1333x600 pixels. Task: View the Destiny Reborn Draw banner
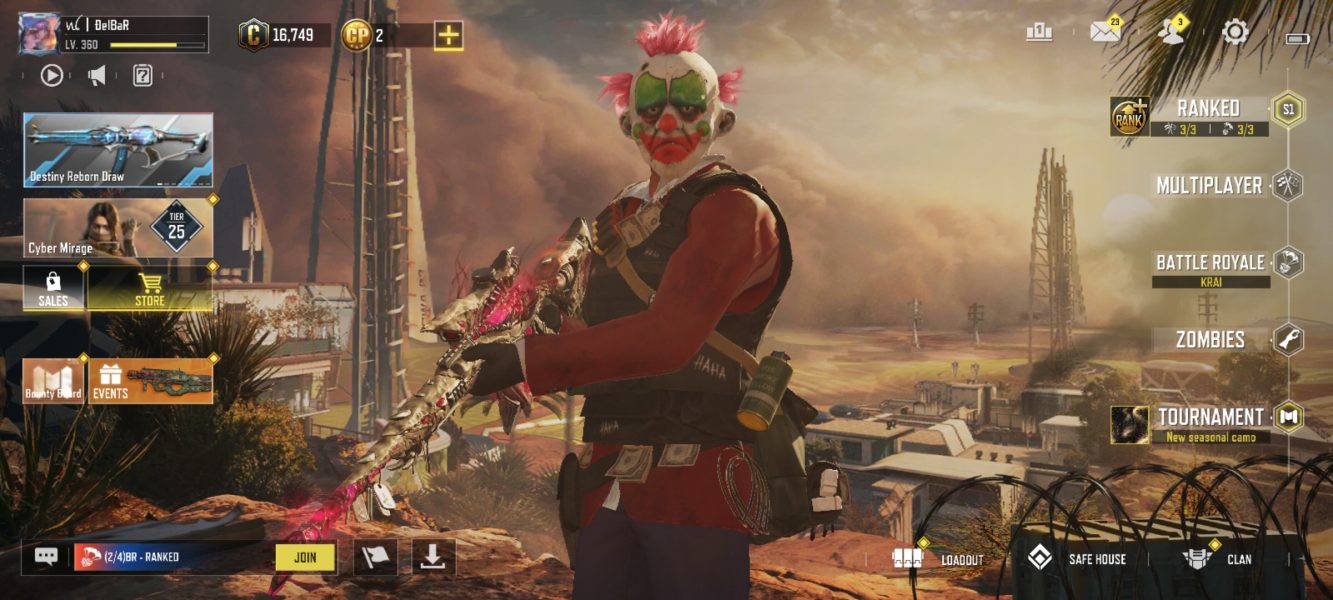tap(118, 150)
